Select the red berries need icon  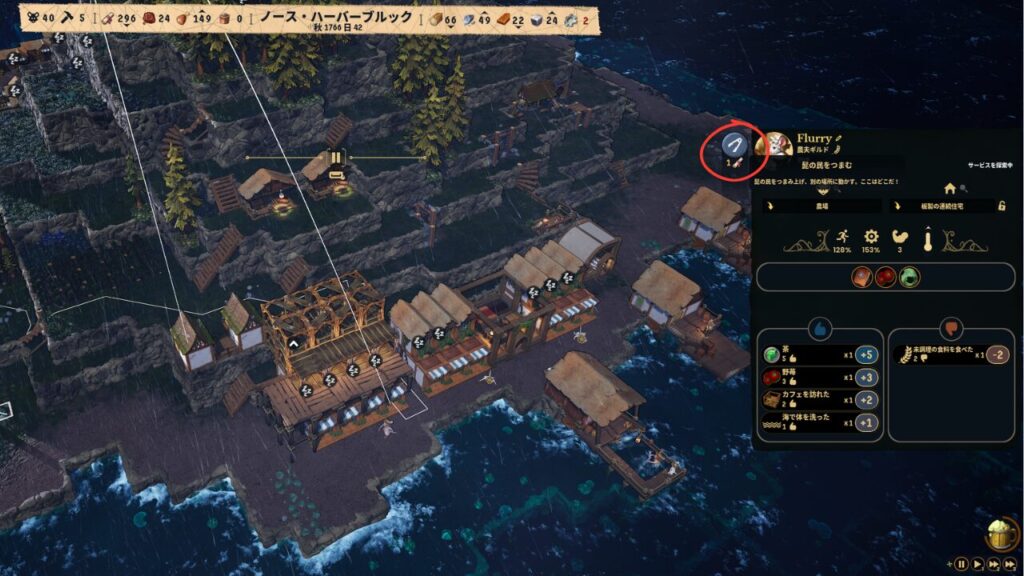click(885, 278)
